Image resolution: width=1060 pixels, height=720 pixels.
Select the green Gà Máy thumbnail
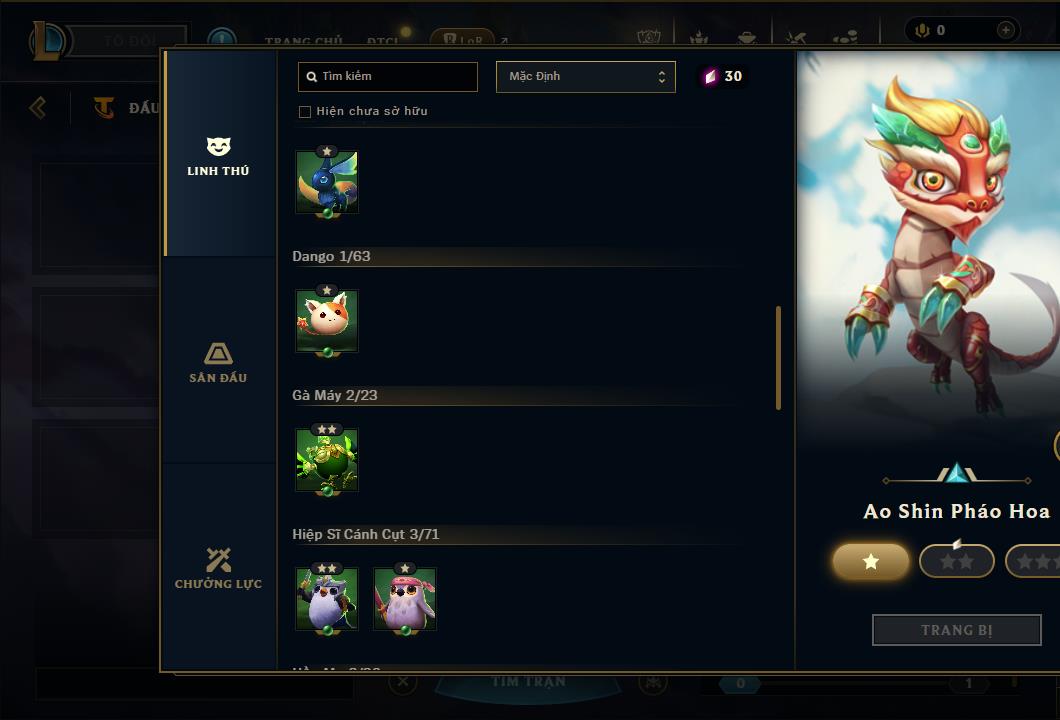point(327,460)
